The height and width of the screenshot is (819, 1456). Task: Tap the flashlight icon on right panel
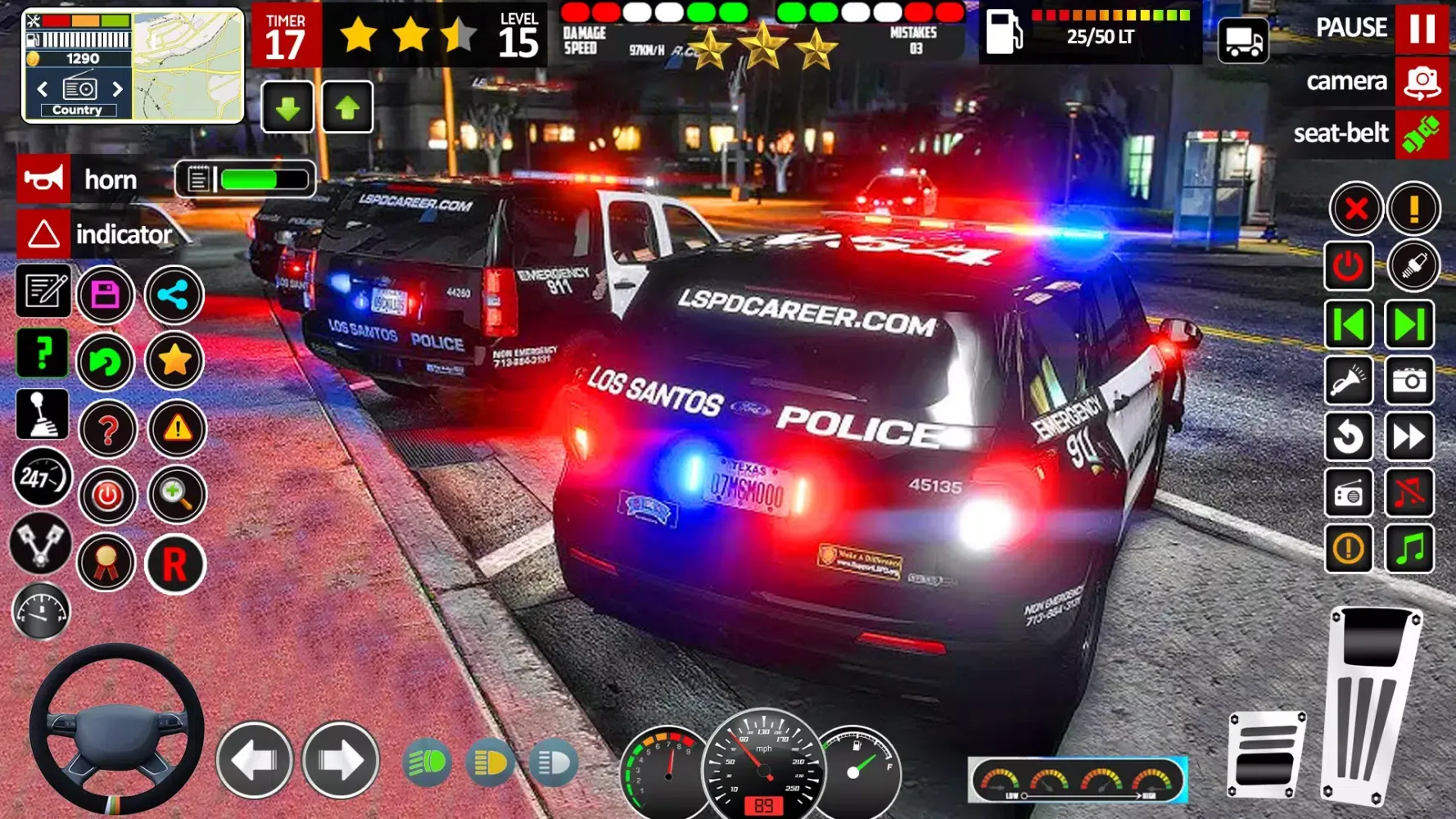[1348, 382]
